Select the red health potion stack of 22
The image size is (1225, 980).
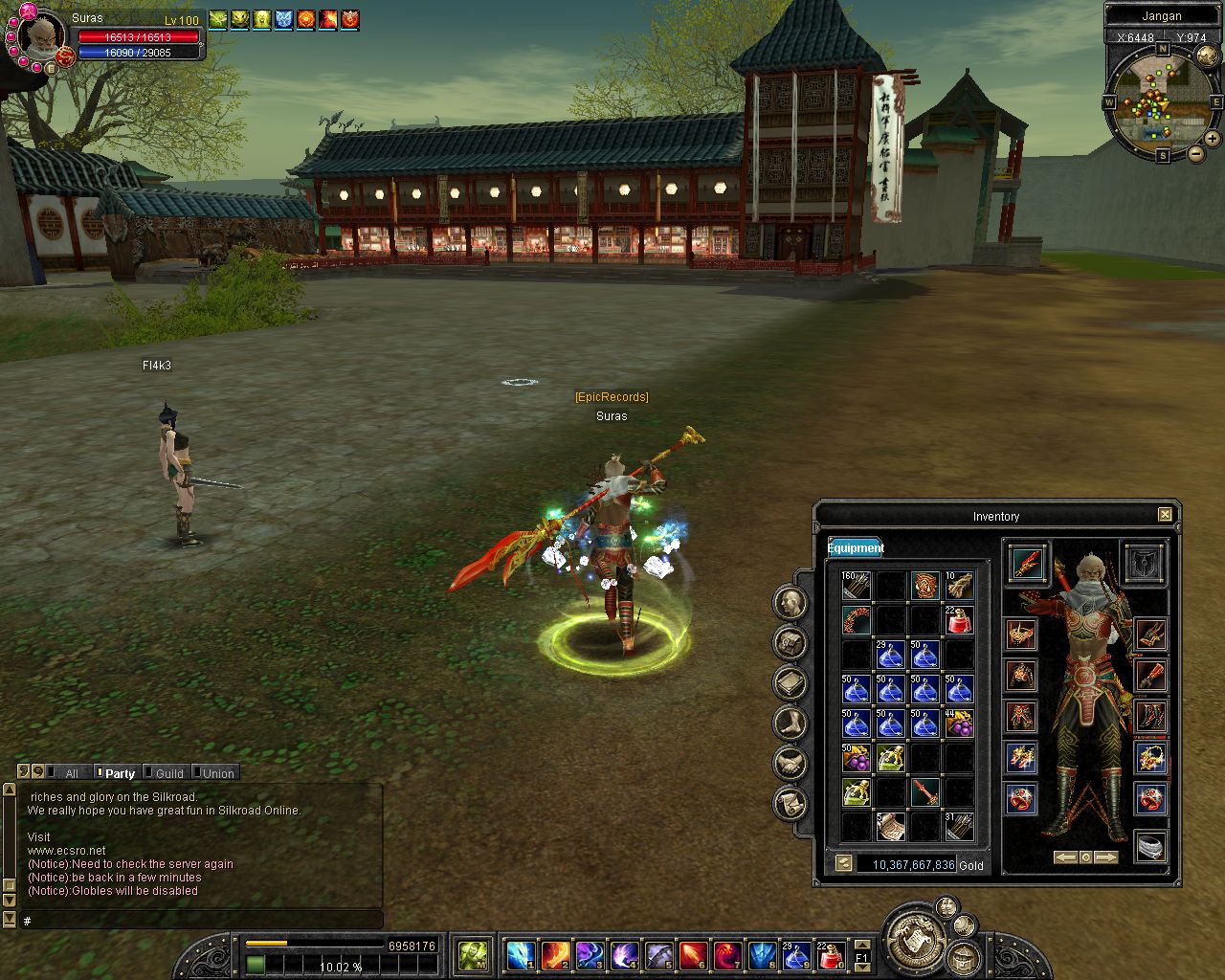pyautogui.click(x=959, y=620)
